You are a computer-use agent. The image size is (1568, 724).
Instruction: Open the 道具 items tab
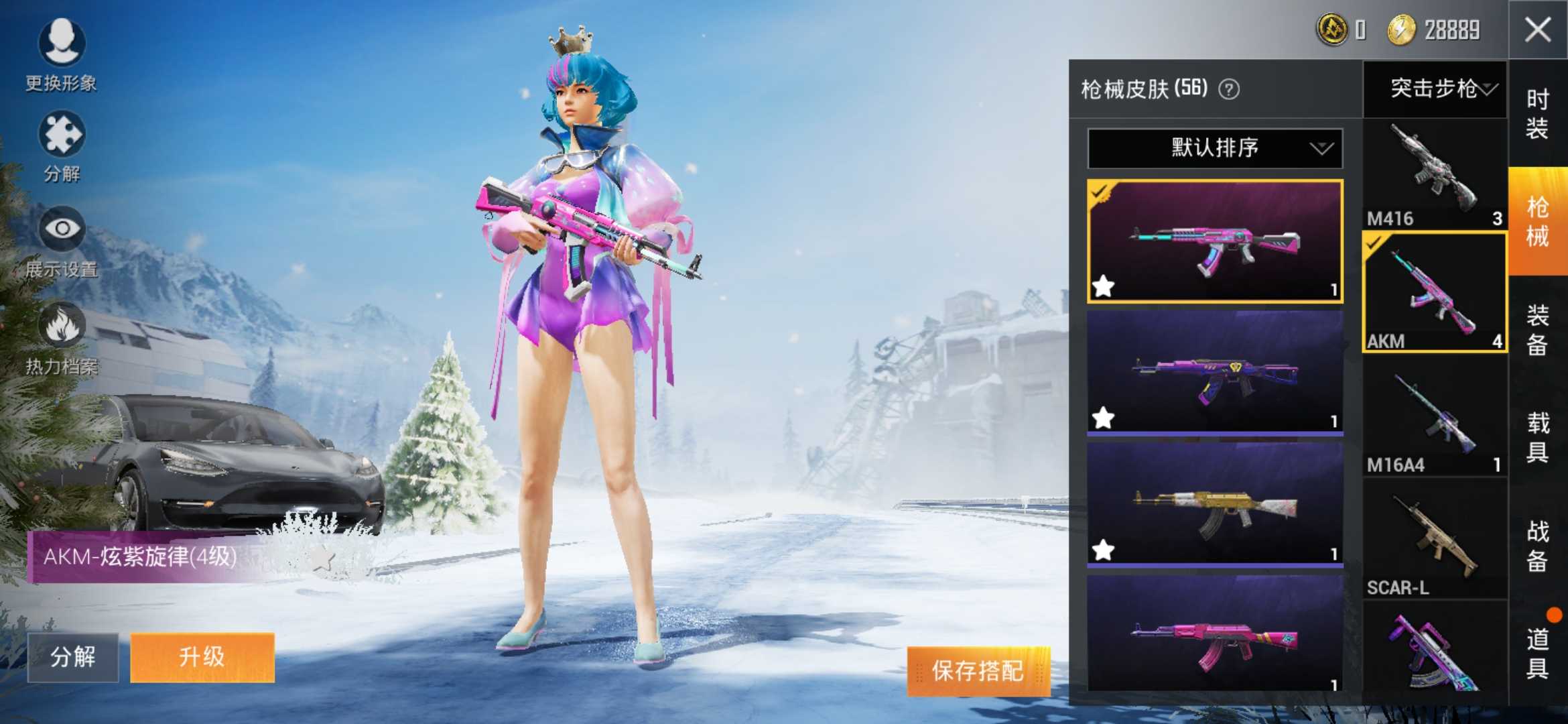click(1537, 653)
